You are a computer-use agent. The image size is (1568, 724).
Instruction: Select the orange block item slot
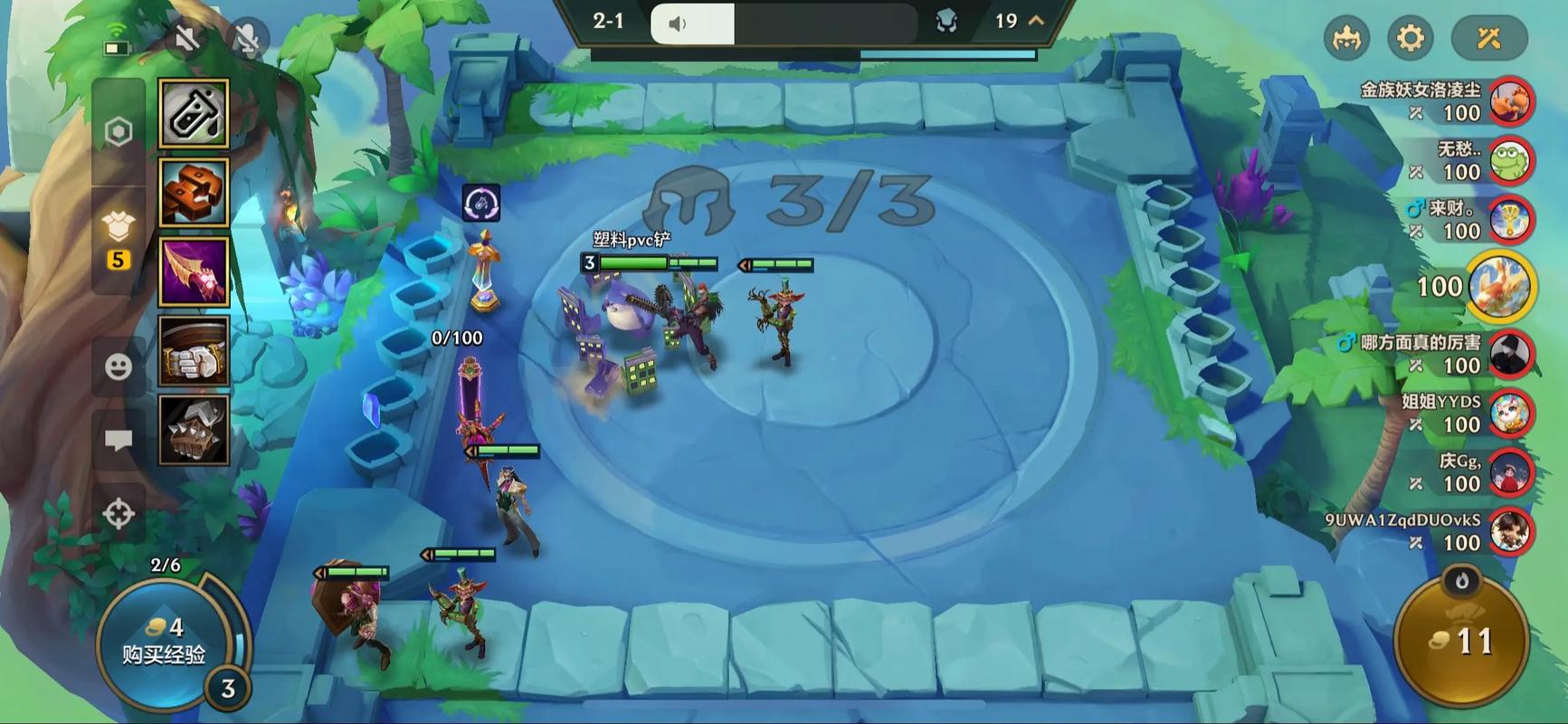click(x=194, y=193)
